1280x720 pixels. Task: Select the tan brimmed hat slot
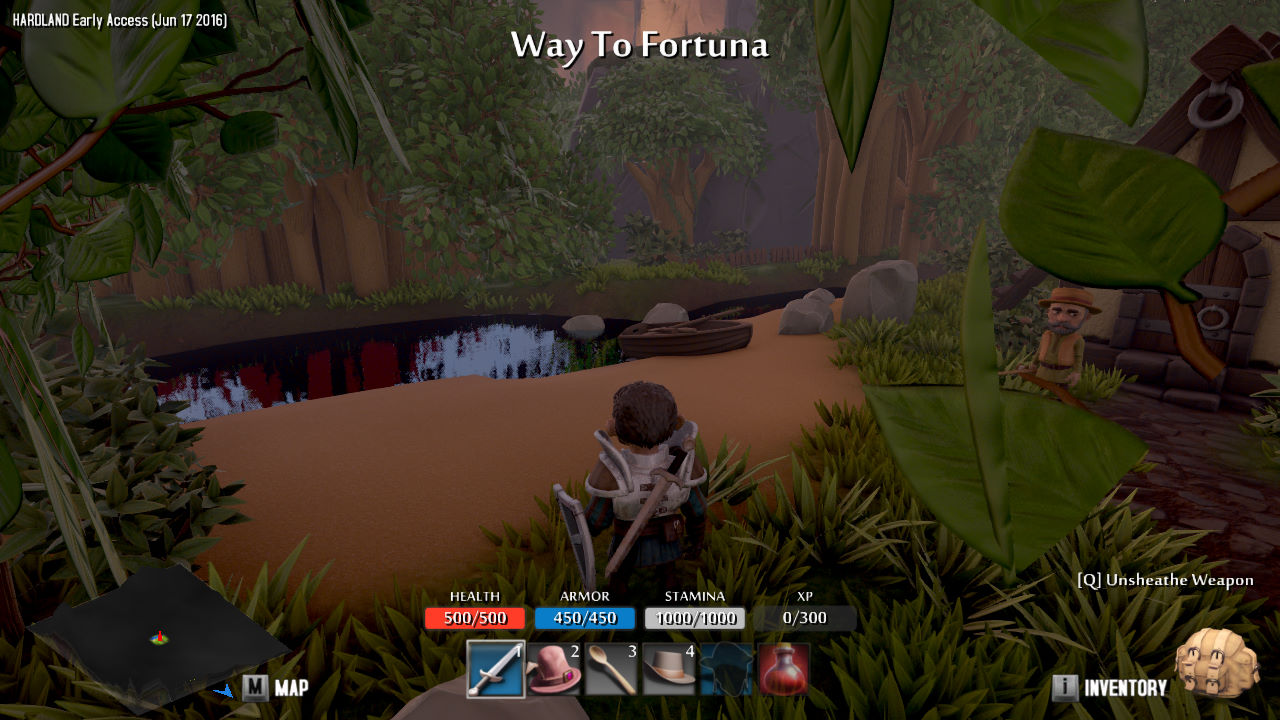coord(669,669)
